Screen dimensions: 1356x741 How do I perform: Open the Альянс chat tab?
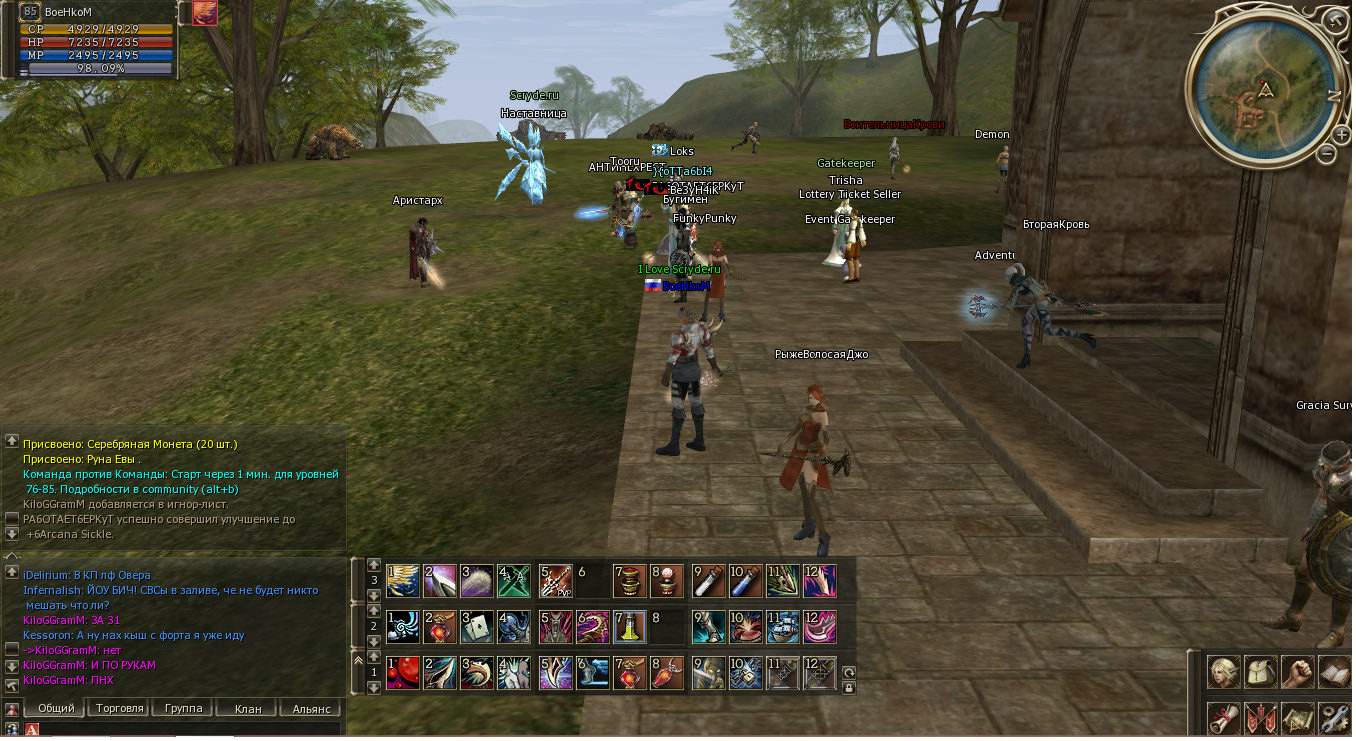click(x=311, y=708)
